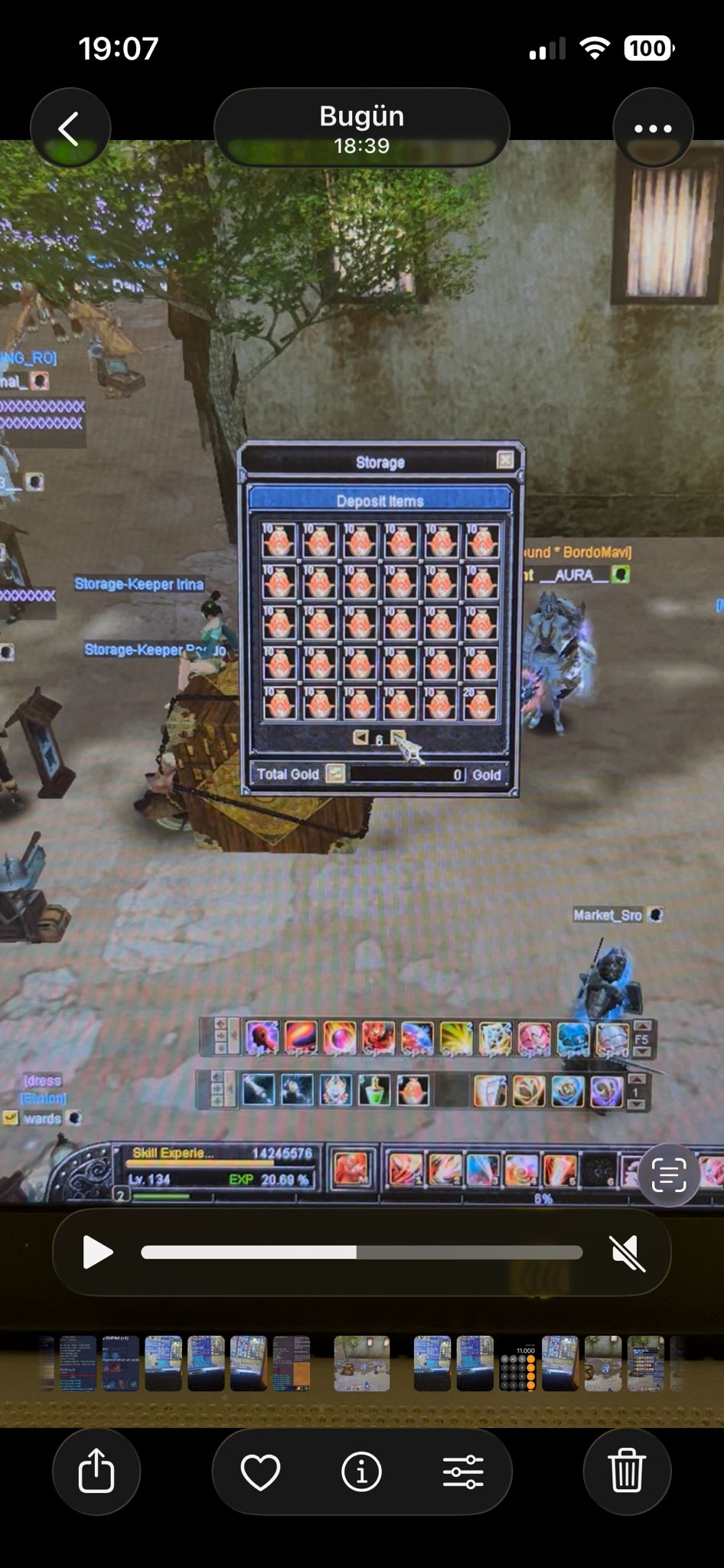Activate the purple rose skill icon

click(x=606, y=1091)
